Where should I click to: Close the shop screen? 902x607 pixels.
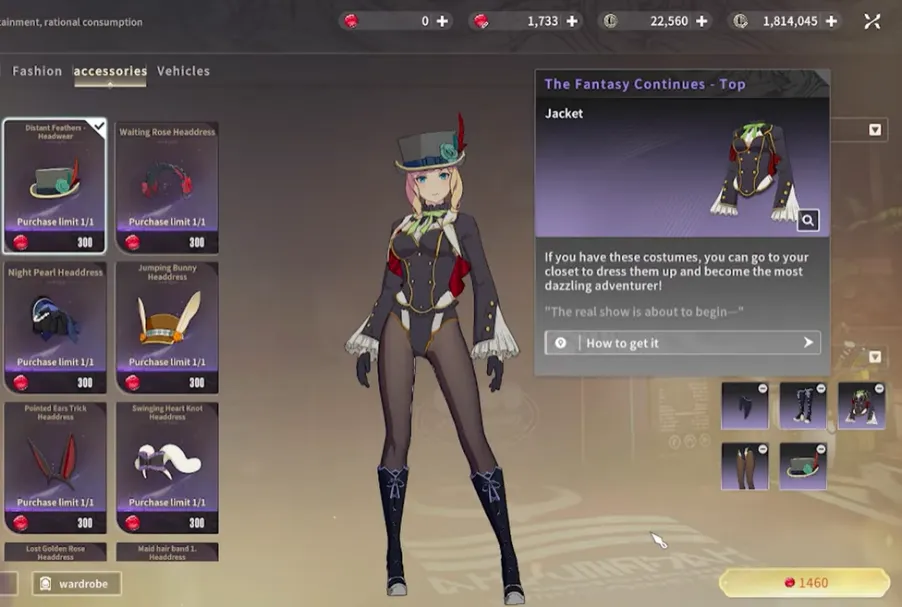pos(873,21)
